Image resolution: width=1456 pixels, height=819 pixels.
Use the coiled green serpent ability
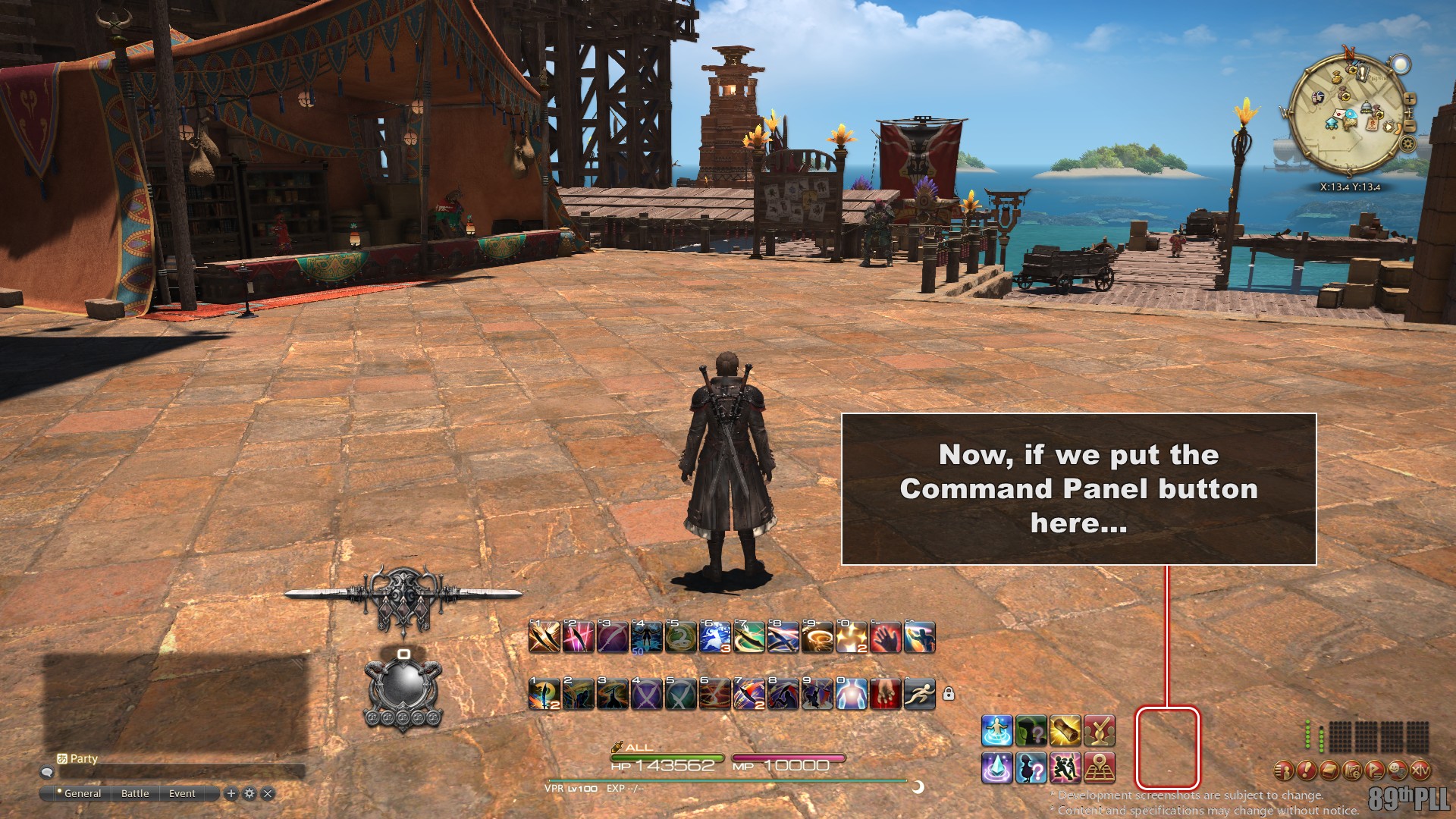pos(680,638)
